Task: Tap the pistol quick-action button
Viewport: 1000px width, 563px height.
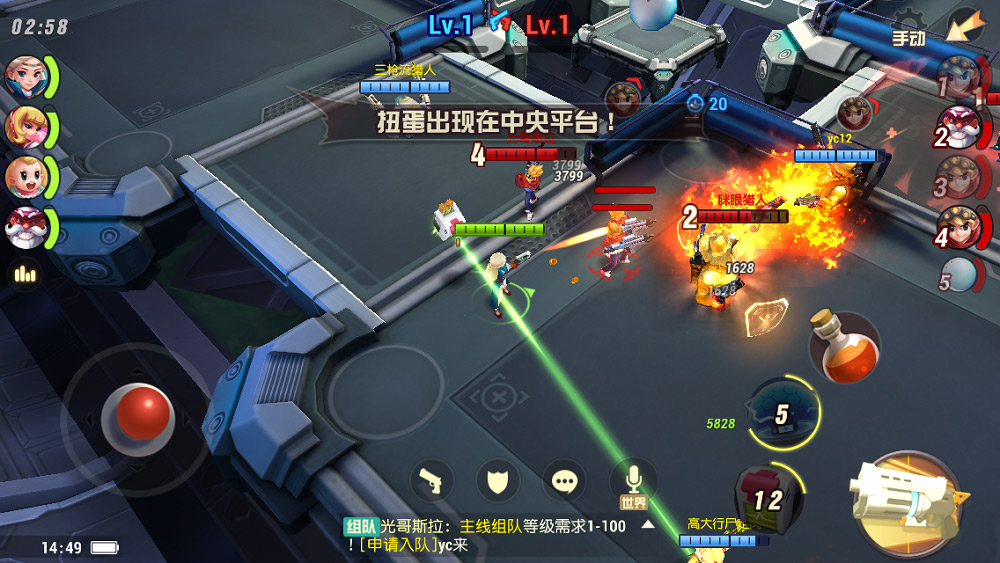Action: click(x=432, y=482)
